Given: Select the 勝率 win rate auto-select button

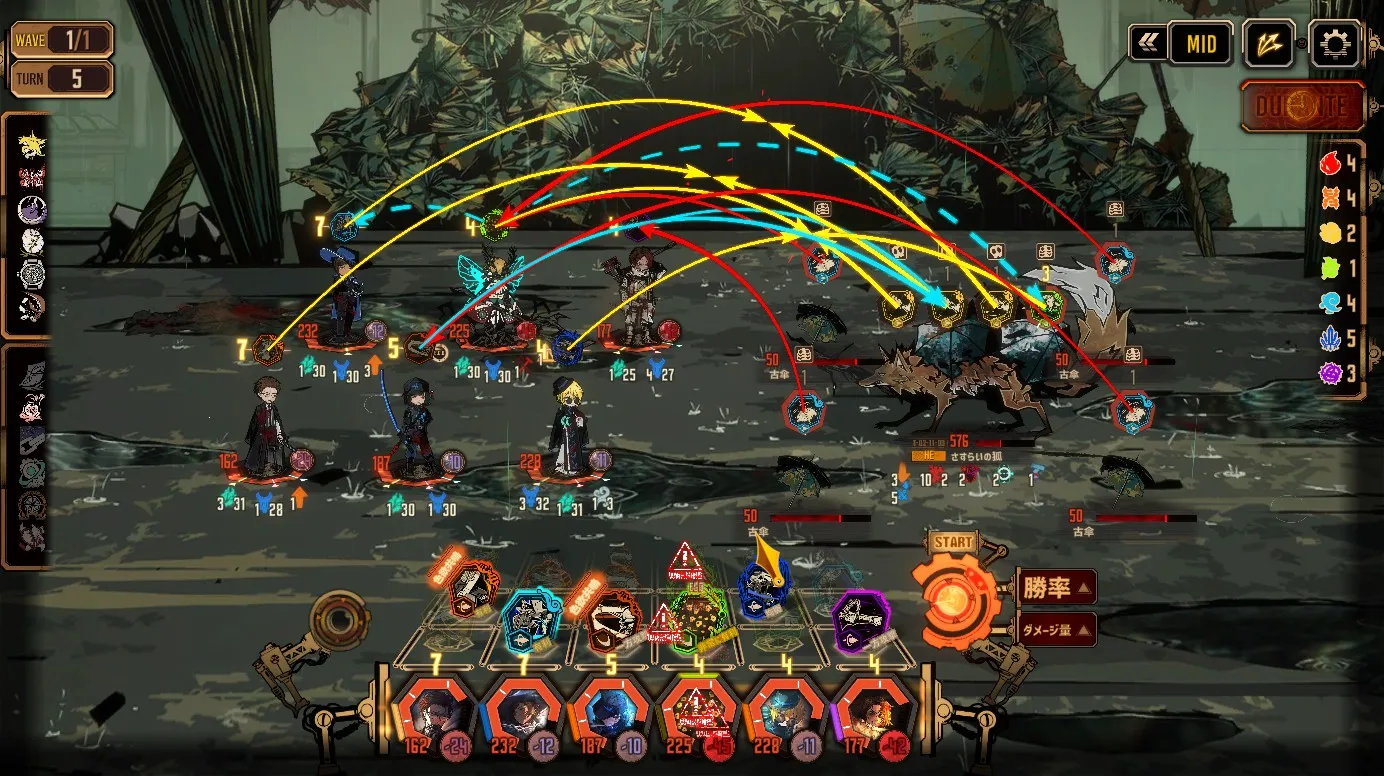Looking at the screenshot, I should 1057,587.
